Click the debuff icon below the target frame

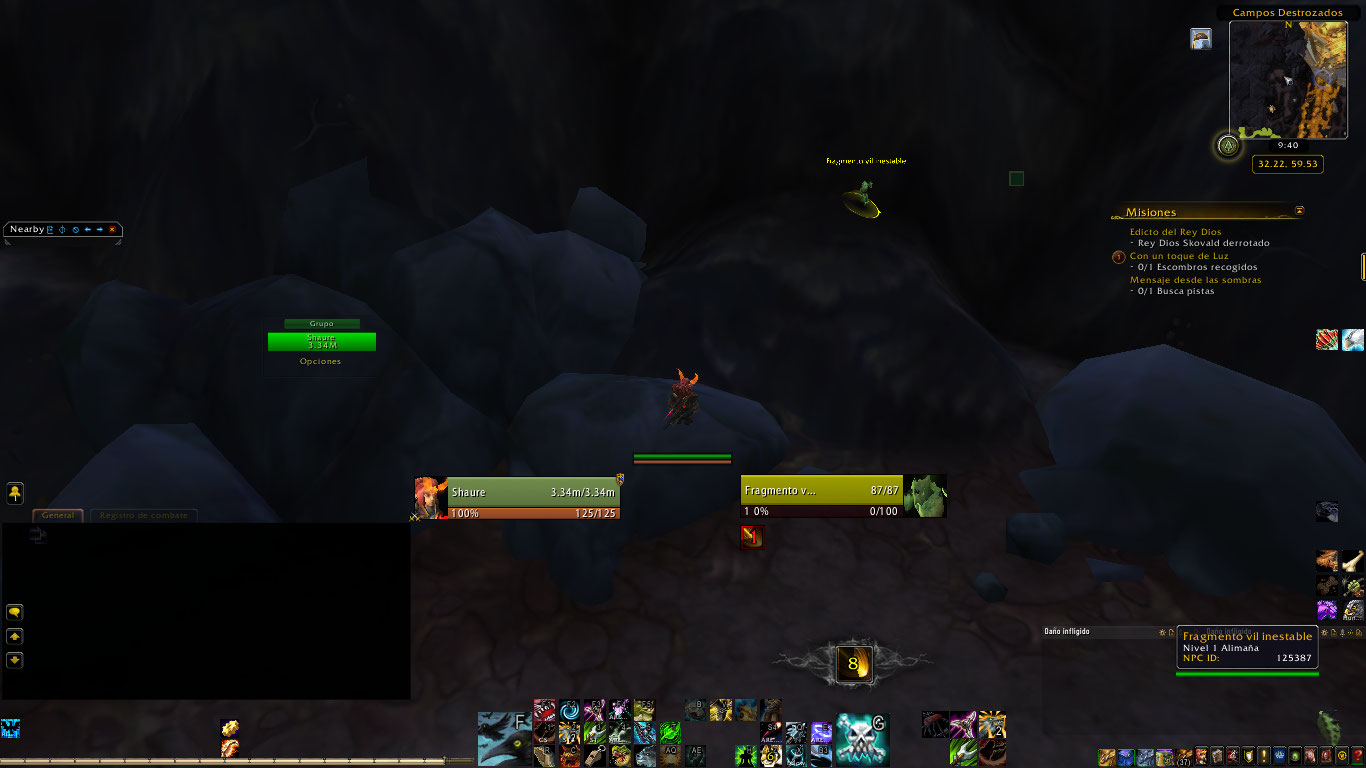(x=752, y=537)
